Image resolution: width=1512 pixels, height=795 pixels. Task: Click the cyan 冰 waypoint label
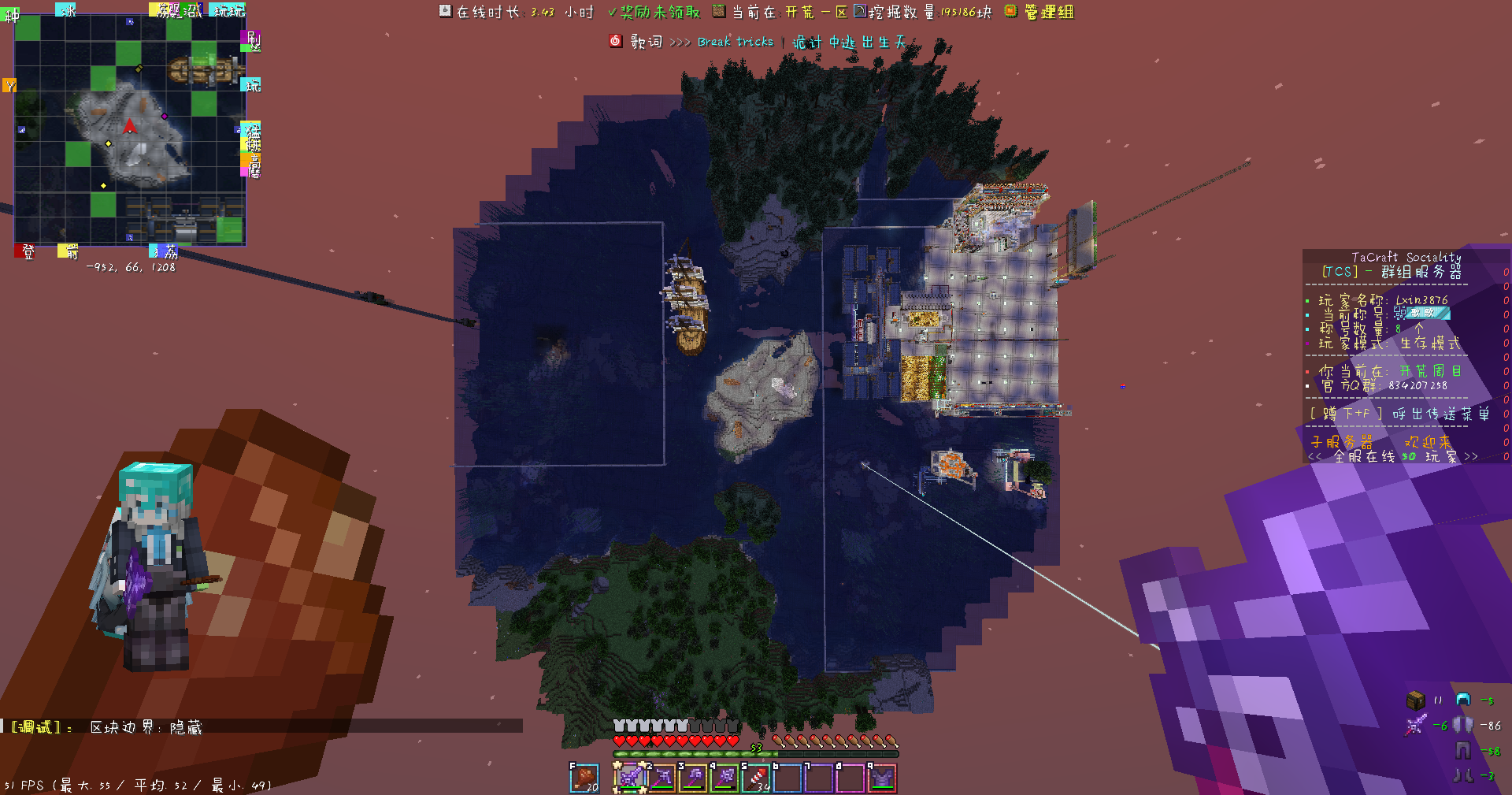66,9
